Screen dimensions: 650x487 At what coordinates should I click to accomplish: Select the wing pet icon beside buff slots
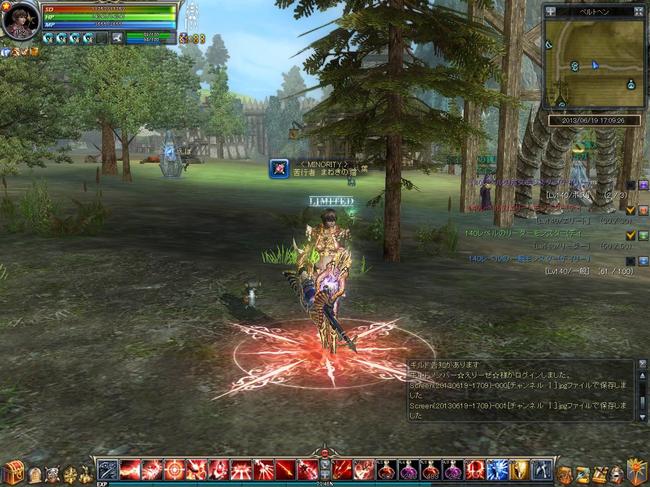[117, 38]
